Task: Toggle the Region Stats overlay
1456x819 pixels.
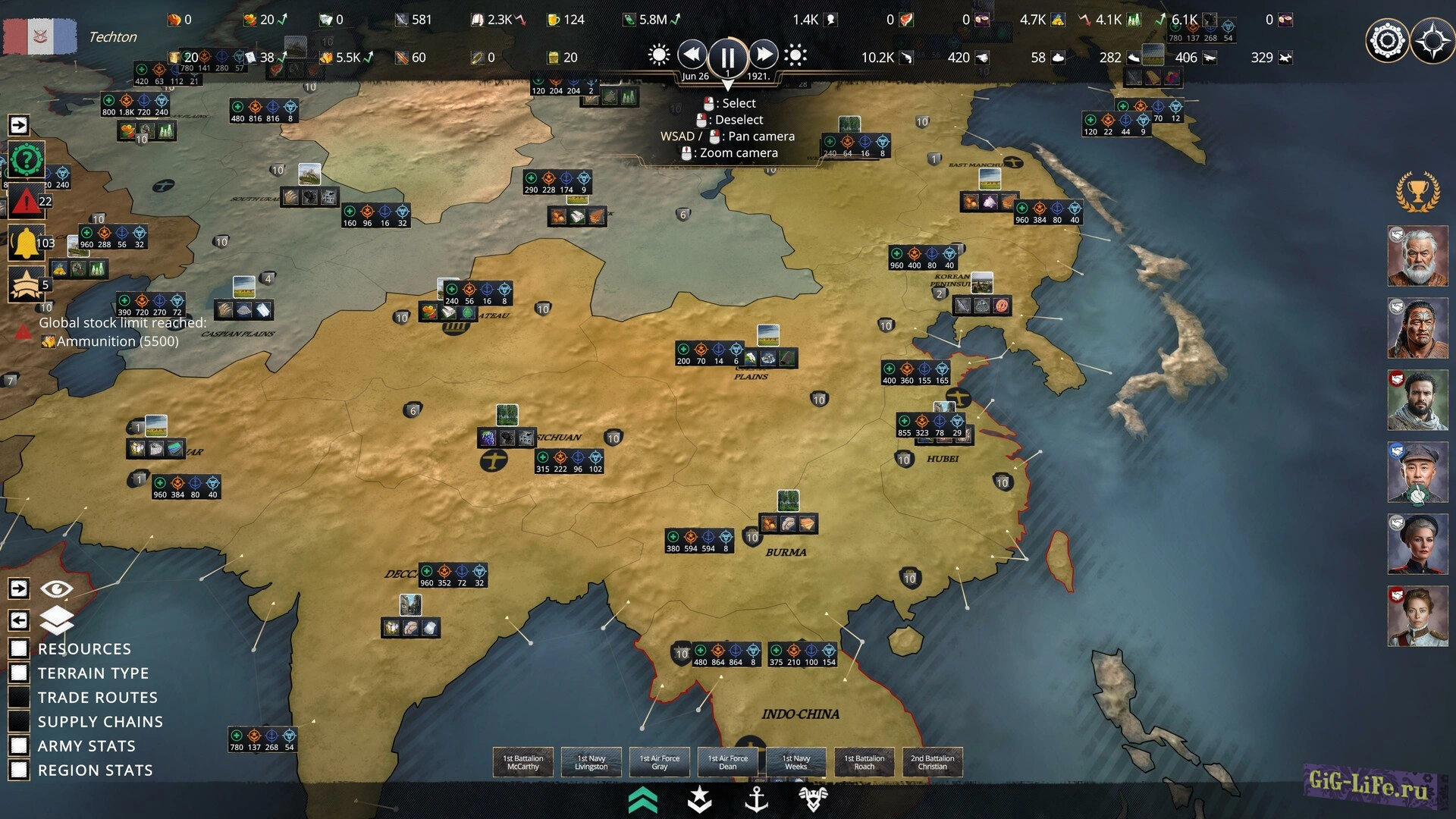Action: coord(19,770)
